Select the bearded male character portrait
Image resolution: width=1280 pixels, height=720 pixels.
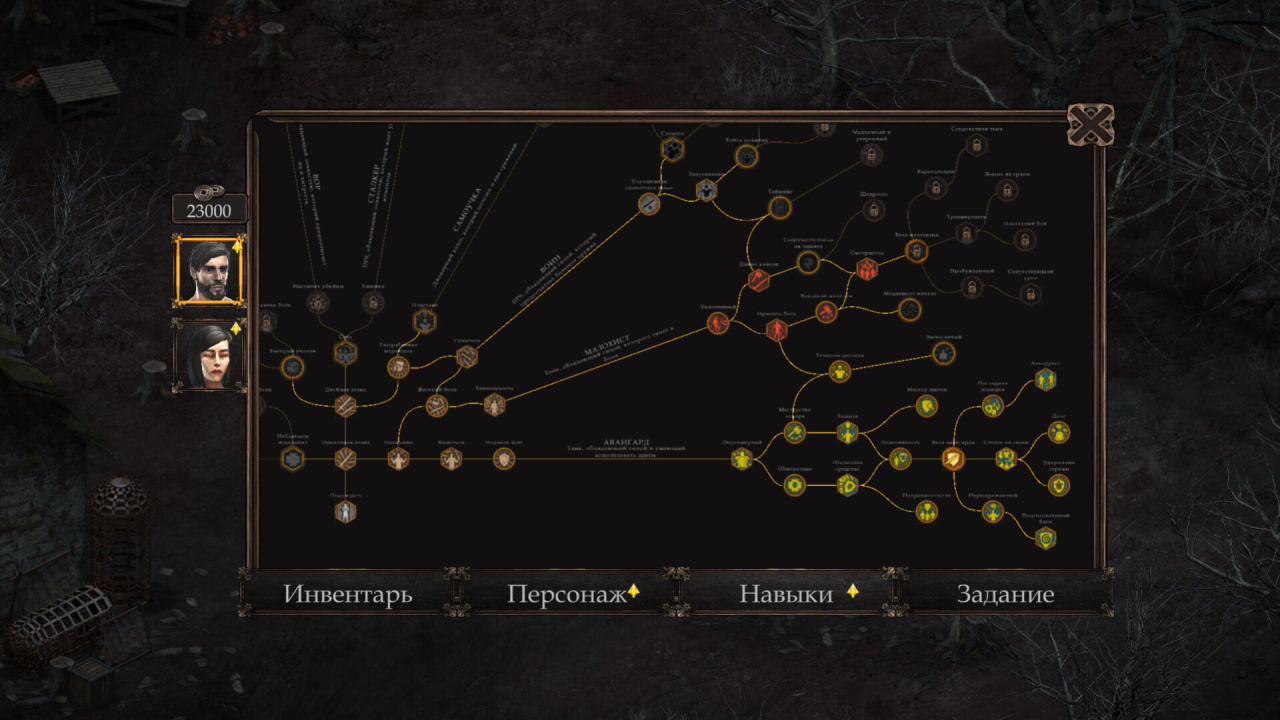click(x=209, y=270)
